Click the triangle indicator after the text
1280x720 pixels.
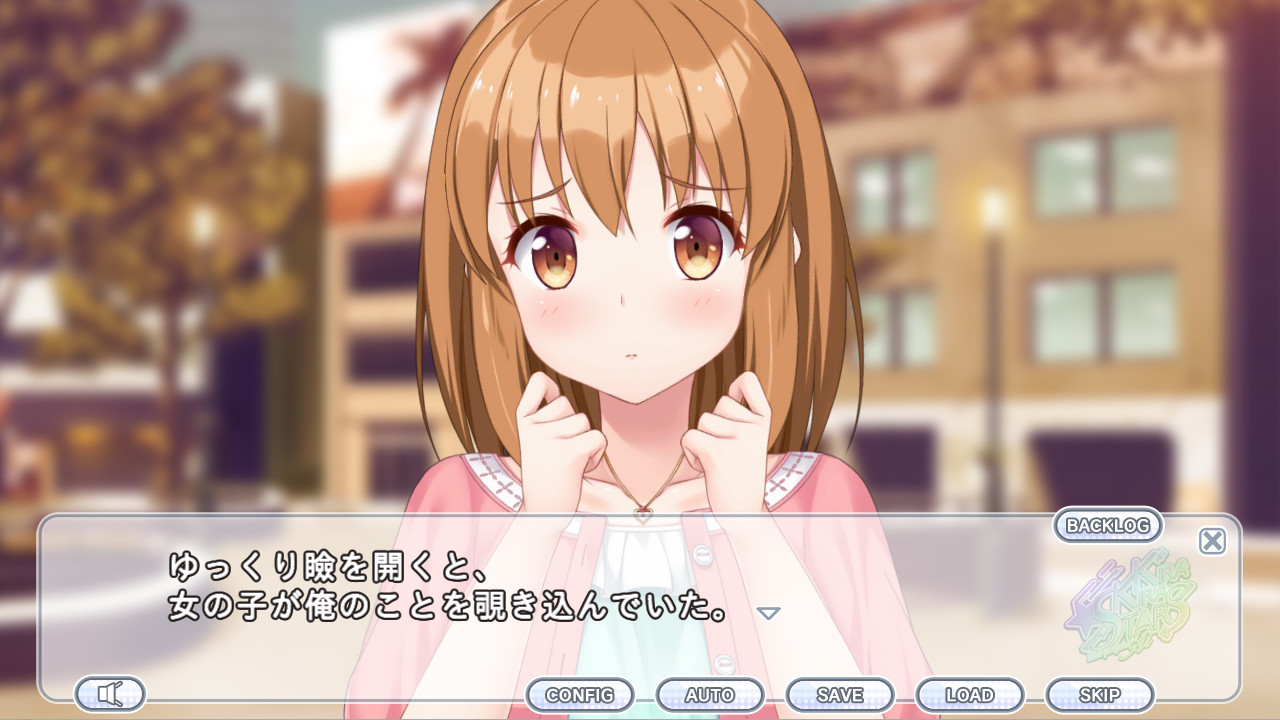coord(768,613)
